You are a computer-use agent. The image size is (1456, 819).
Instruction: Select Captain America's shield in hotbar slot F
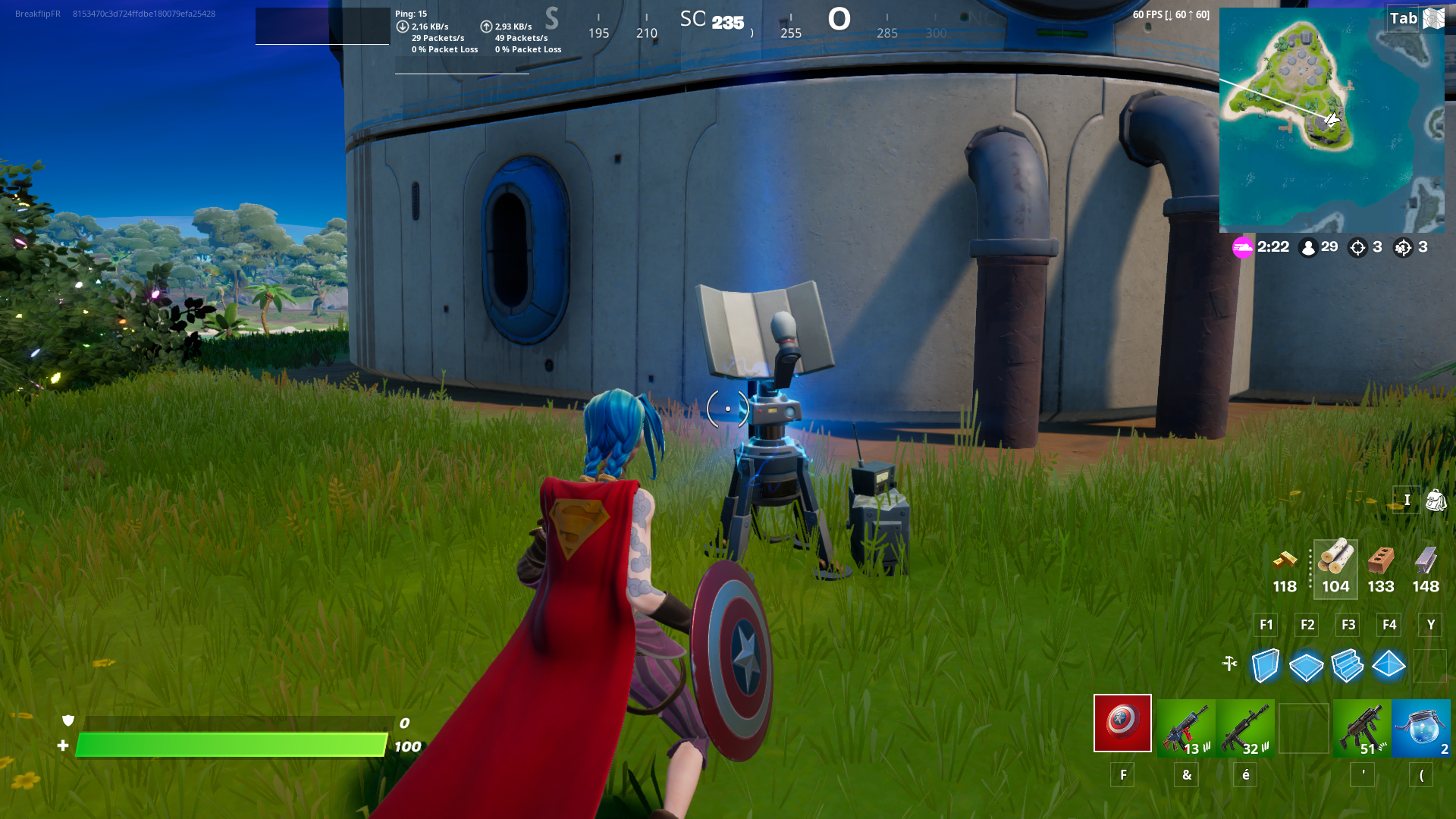pos(1122,723)
